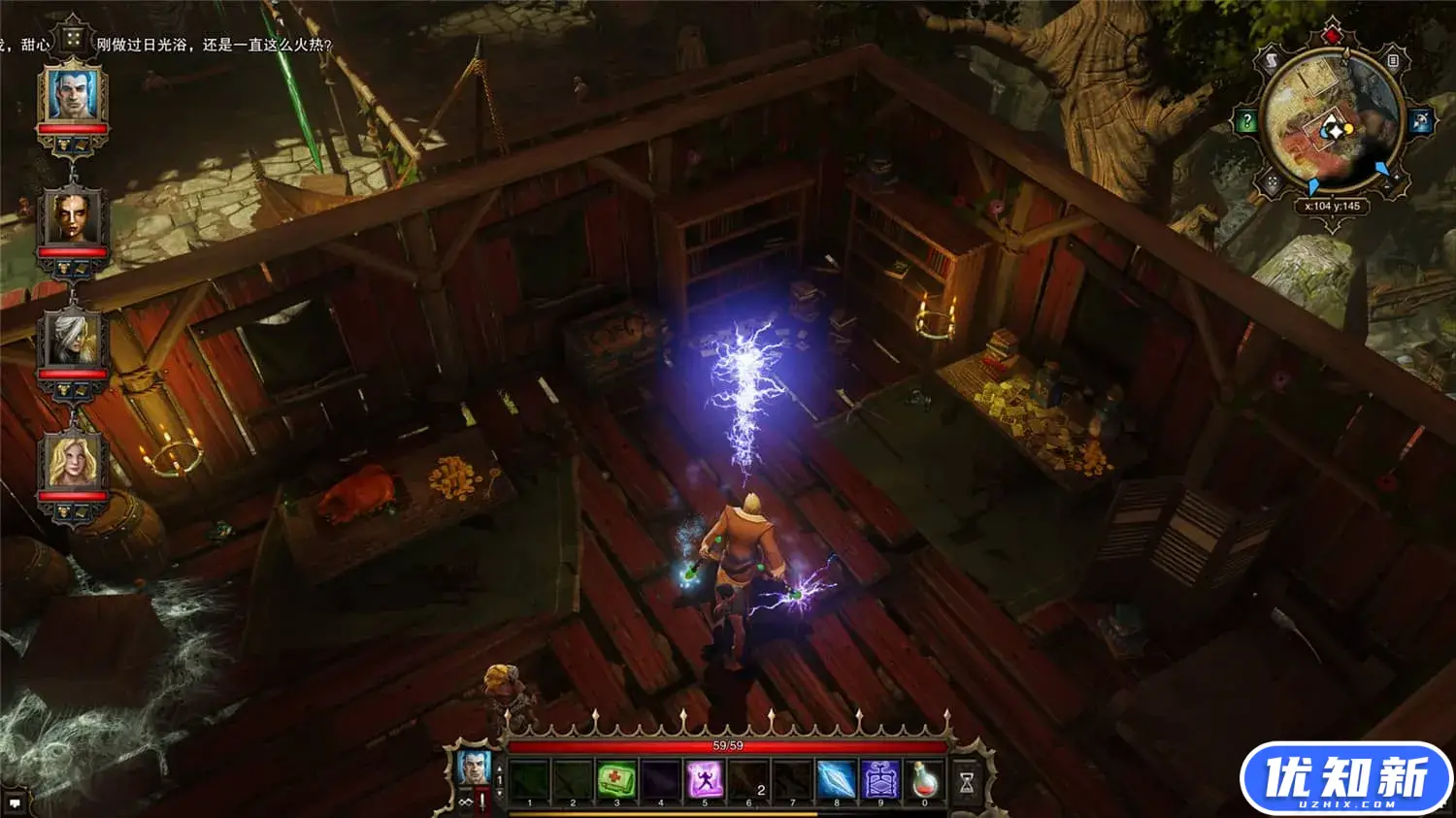
Task: Click the down arrow beside the hotbar number
Action: pos(499,792)
